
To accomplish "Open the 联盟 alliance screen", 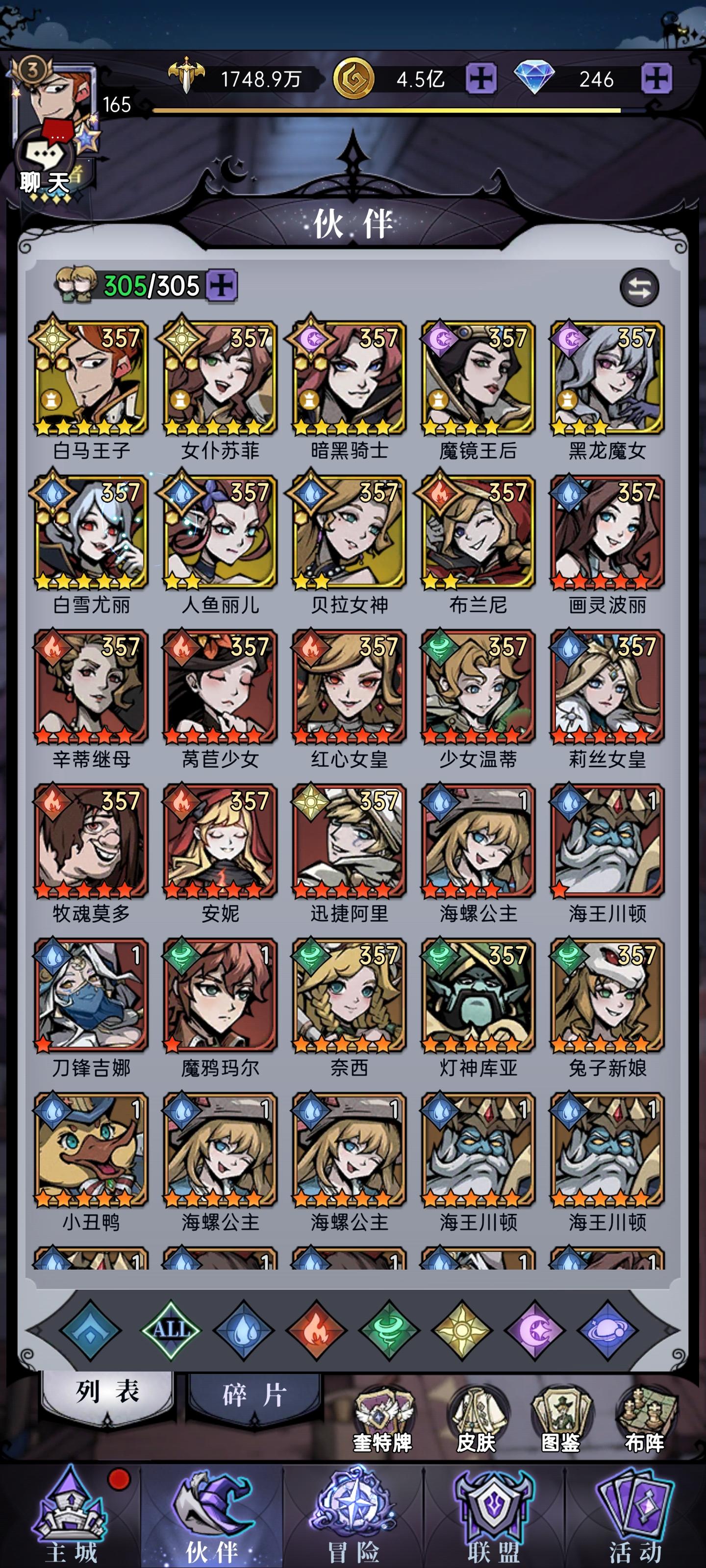I will pyautogui.click(x=493, y=1510).
